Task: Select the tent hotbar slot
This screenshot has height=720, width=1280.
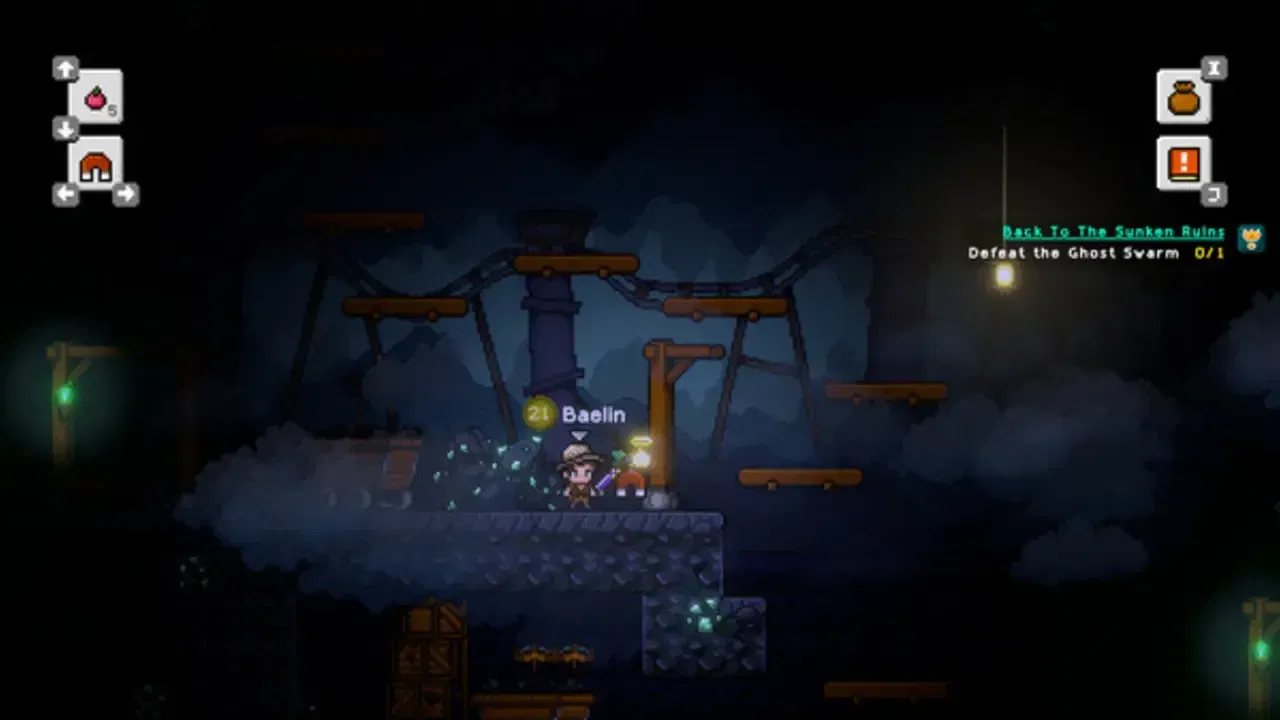Action: (x=97, y=165)
